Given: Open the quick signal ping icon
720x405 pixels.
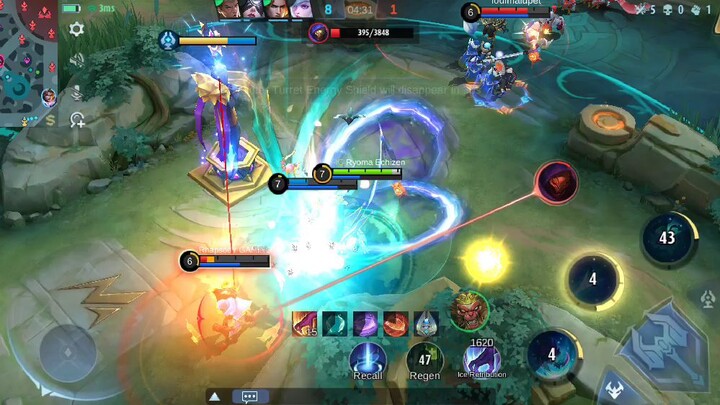Looking at the screenshot, I should tap(77, 120).
